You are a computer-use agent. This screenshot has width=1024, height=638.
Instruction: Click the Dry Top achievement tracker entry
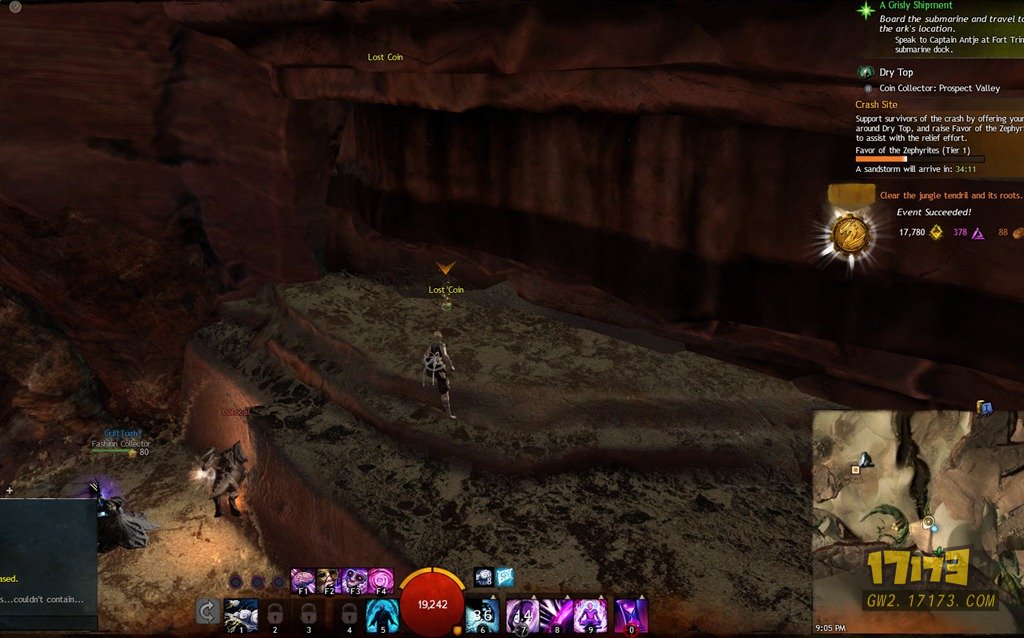[x=896, y=72]
